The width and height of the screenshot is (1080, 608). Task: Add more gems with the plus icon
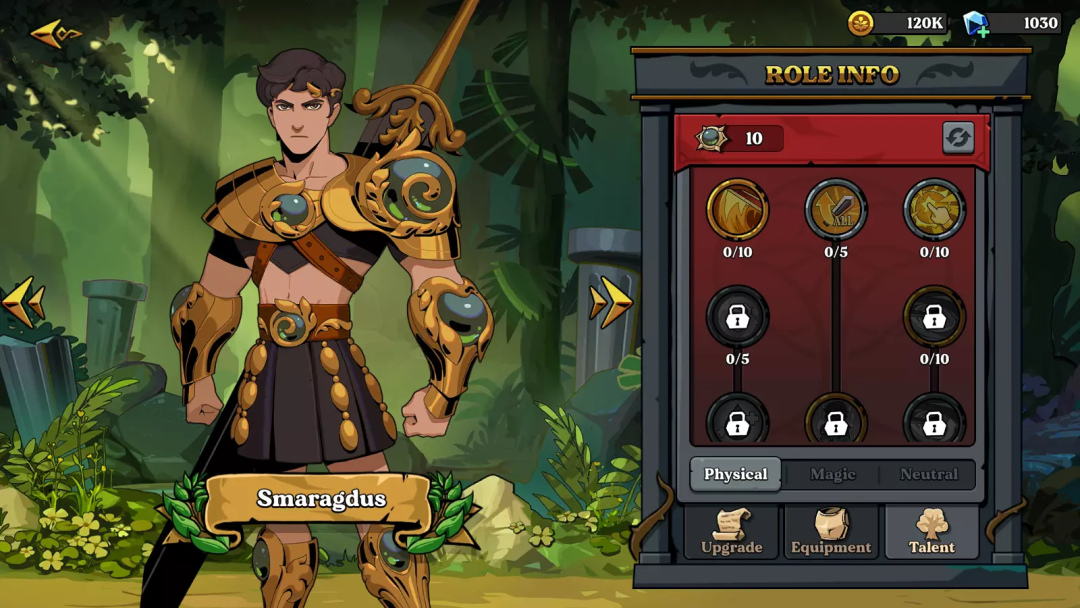point(983,31)
